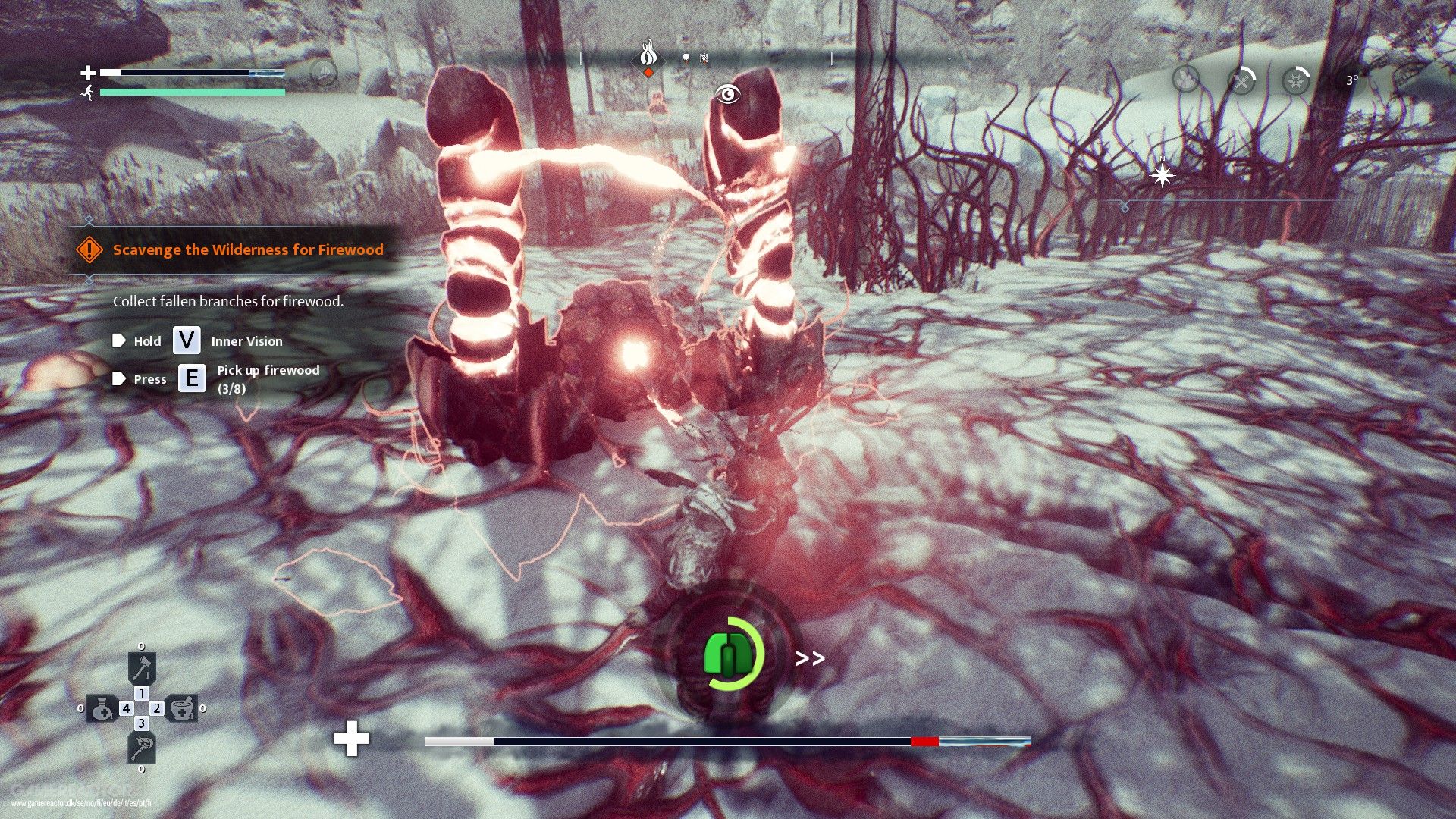Click the campfire marker on the compass
This screenshot has width=1456, height=819.
coord(648,55)
